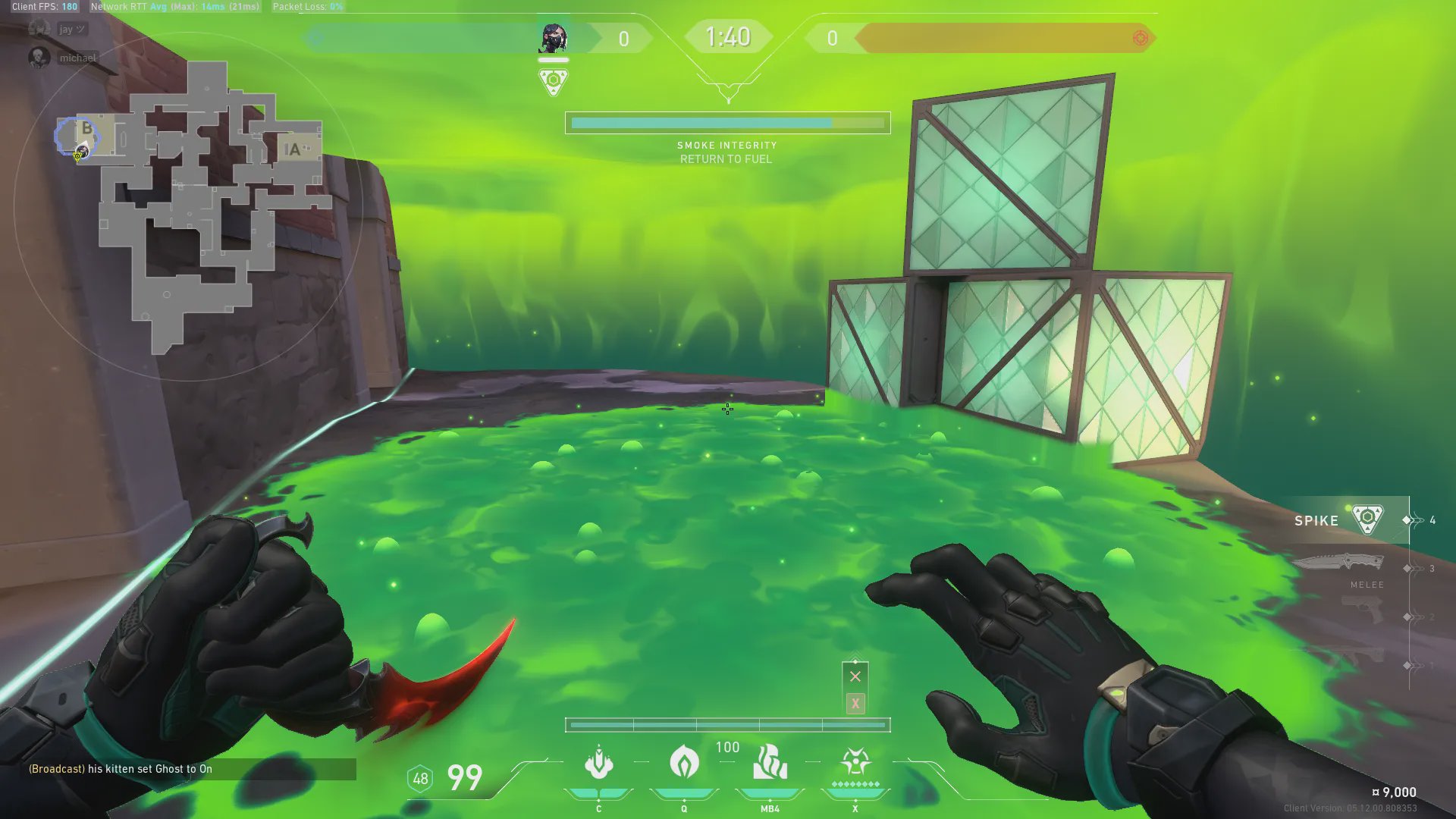Select the B site marker on the minimap

click(87, 129)
